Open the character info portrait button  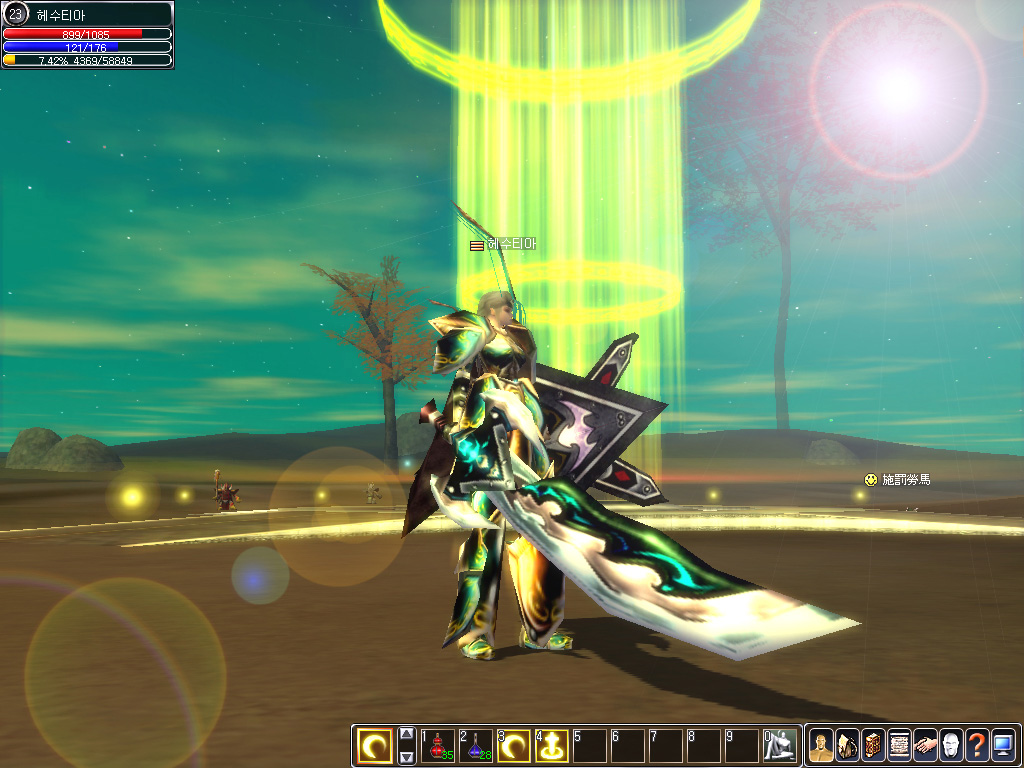(x=821, y=746)
